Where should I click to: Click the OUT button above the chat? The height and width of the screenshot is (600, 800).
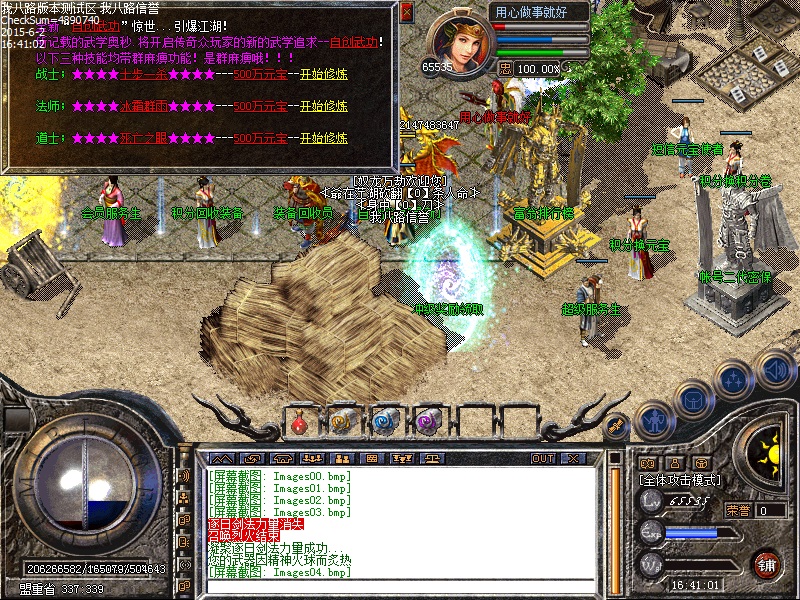pyautogui.click(x=543, y=459)
